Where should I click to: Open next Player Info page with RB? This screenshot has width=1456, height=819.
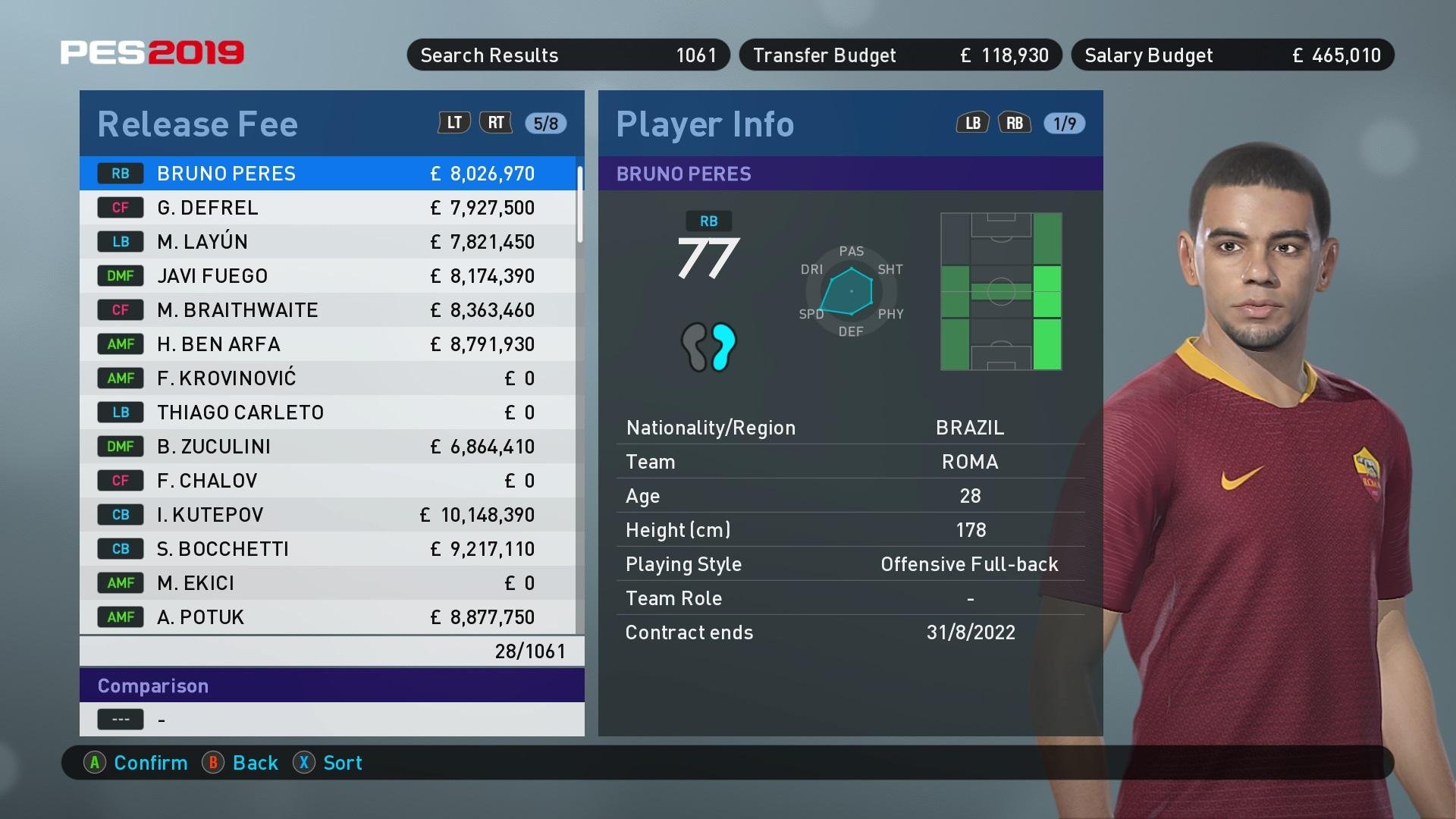[1015, 122]
